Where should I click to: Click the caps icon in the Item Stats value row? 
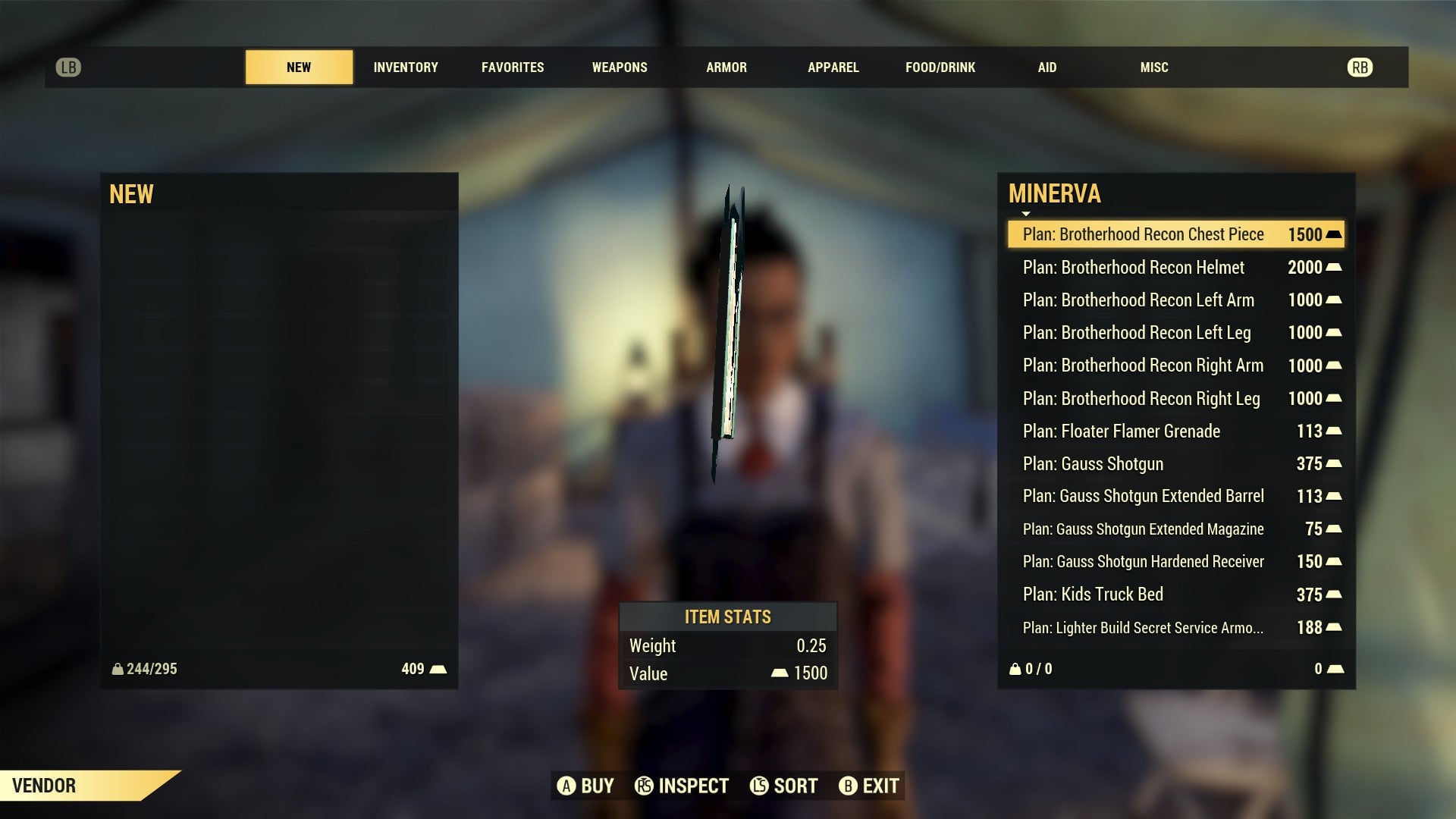click(x=779, y=673)
